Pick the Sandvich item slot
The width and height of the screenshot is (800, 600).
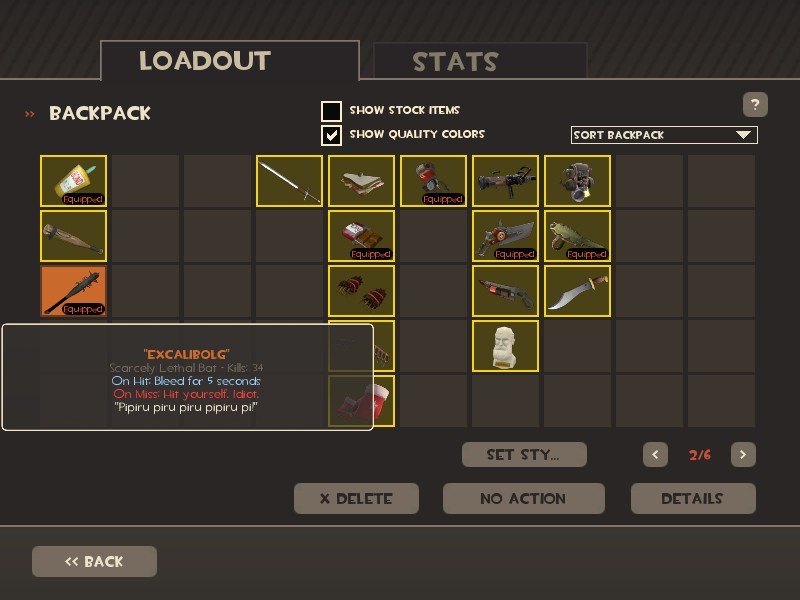point(361,181)
